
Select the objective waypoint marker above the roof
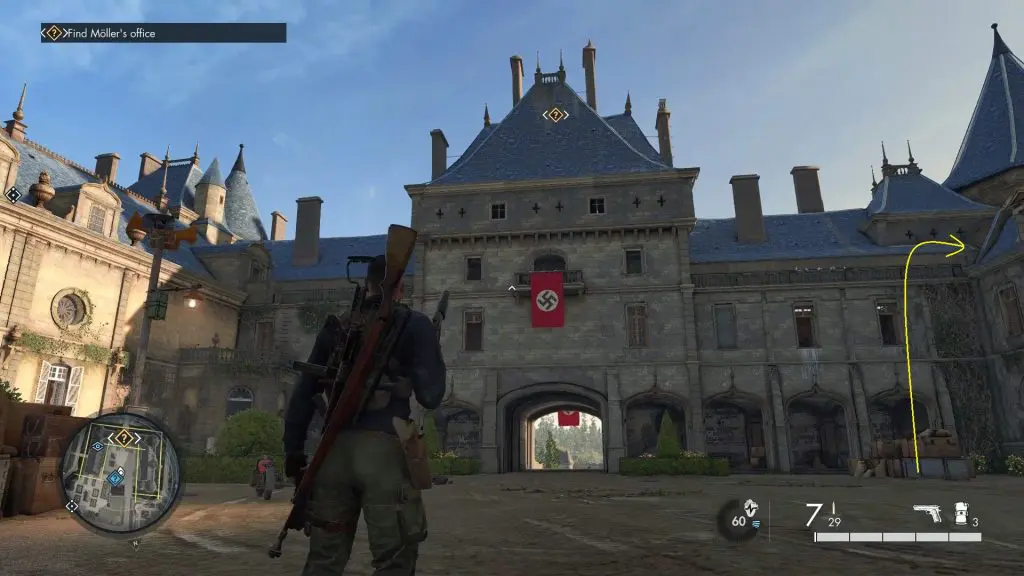pos(555,115)
